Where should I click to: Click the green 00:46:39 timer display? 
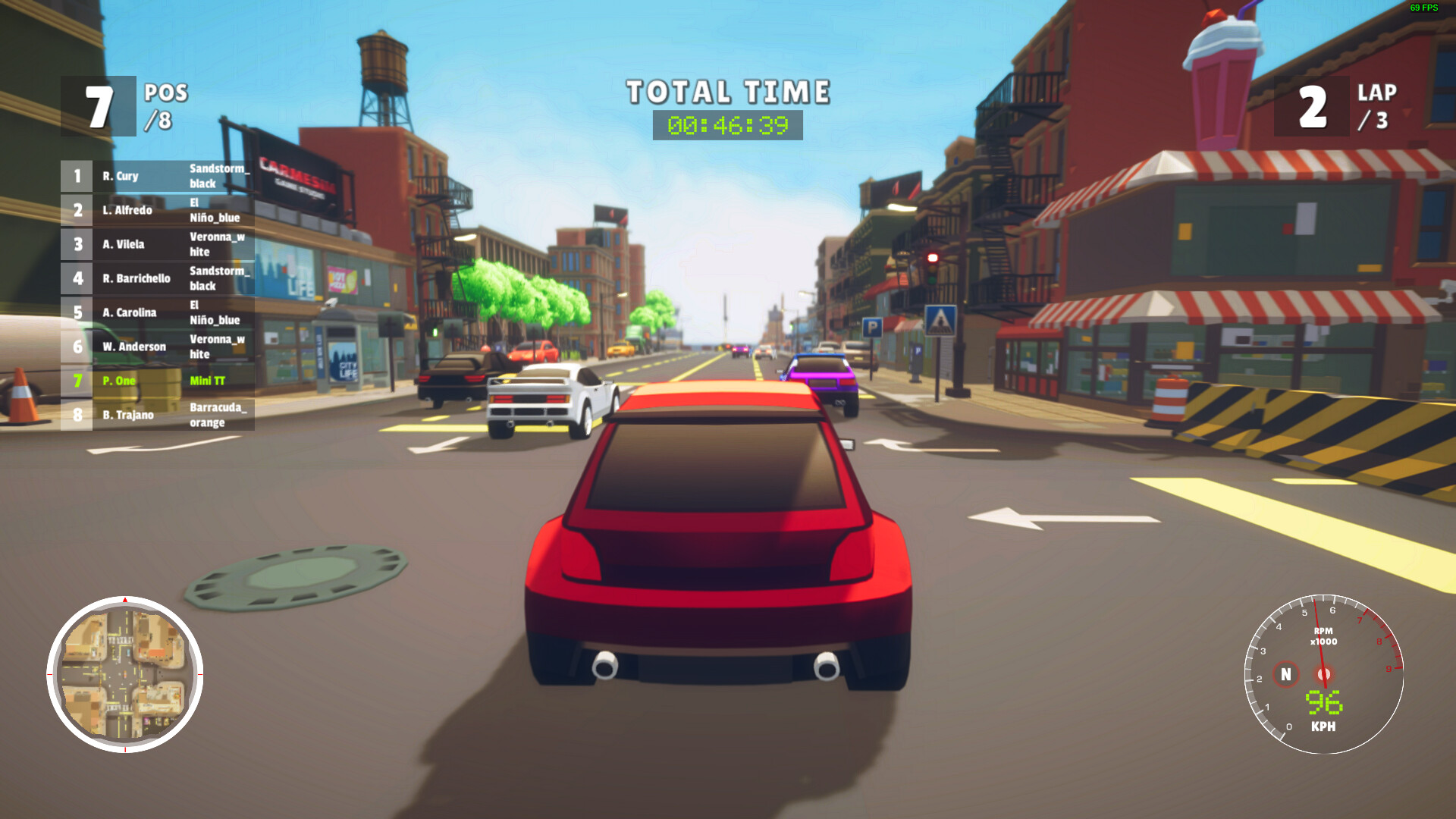pyautogui.click(x=726, y=125)
